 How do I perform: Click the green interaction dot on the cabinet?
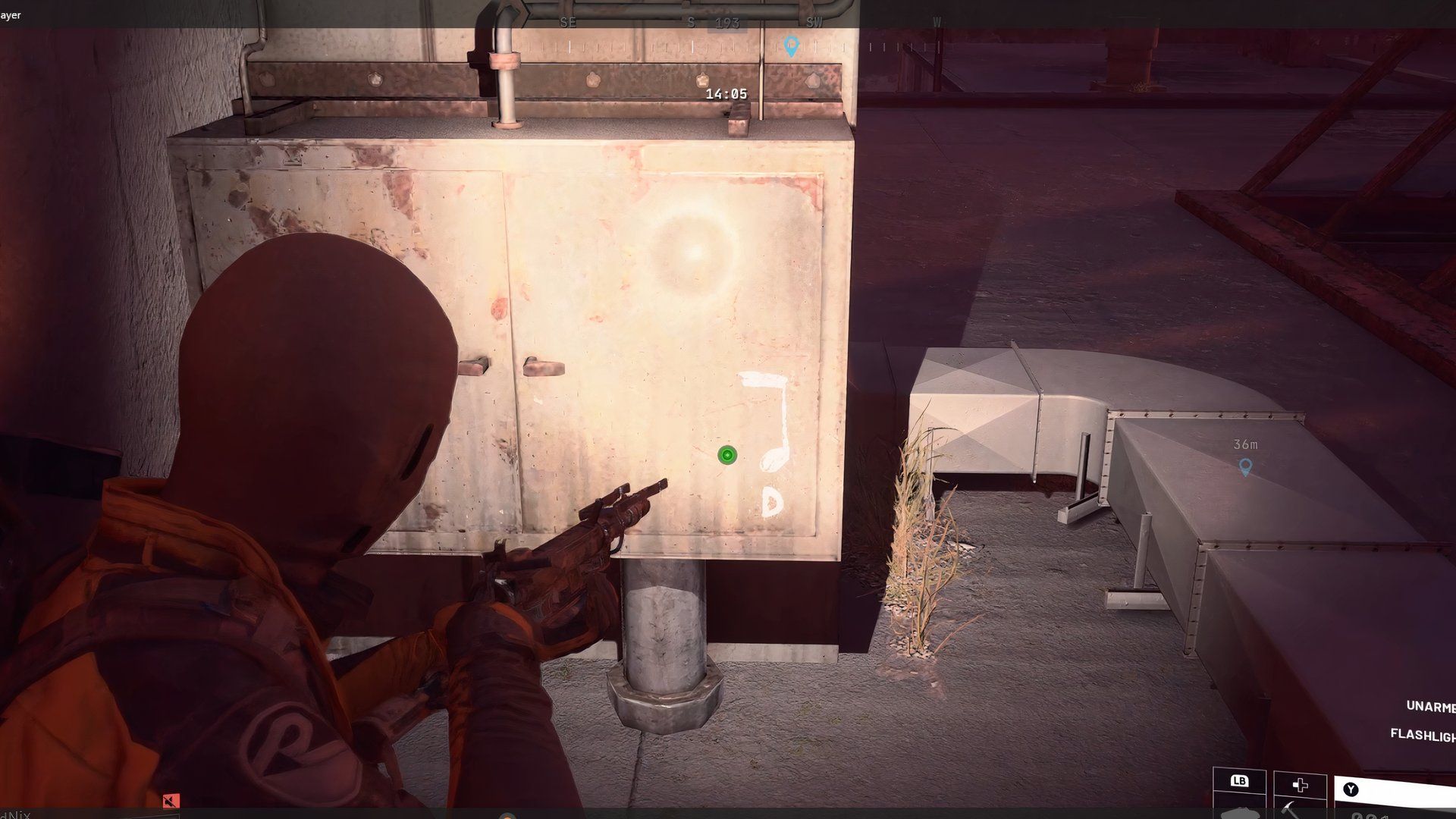point(726,455)
